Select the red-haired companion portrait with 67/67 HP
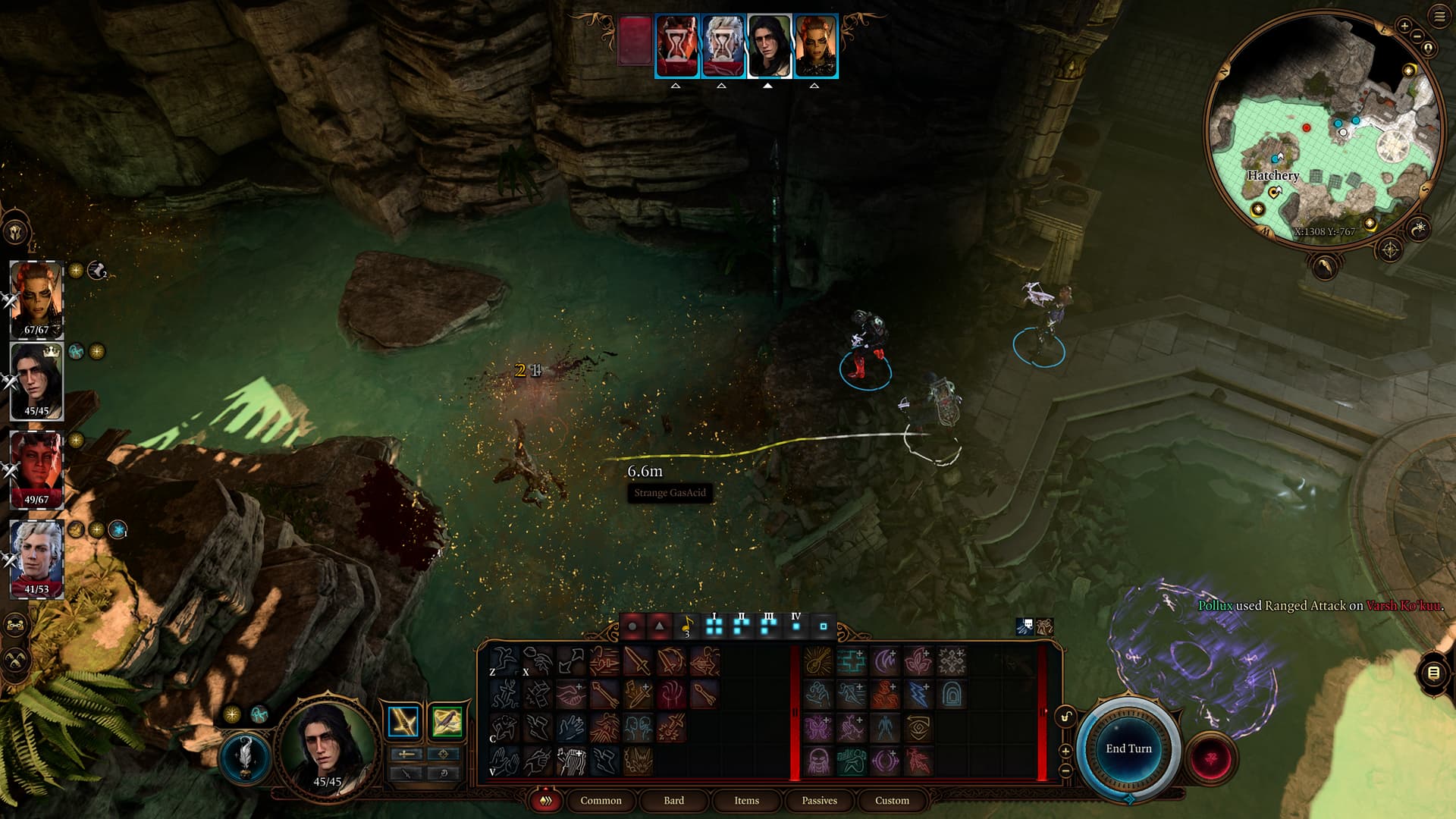This screenshot has width=1456, height=819. pyautogui.click(x=36, y=299)
